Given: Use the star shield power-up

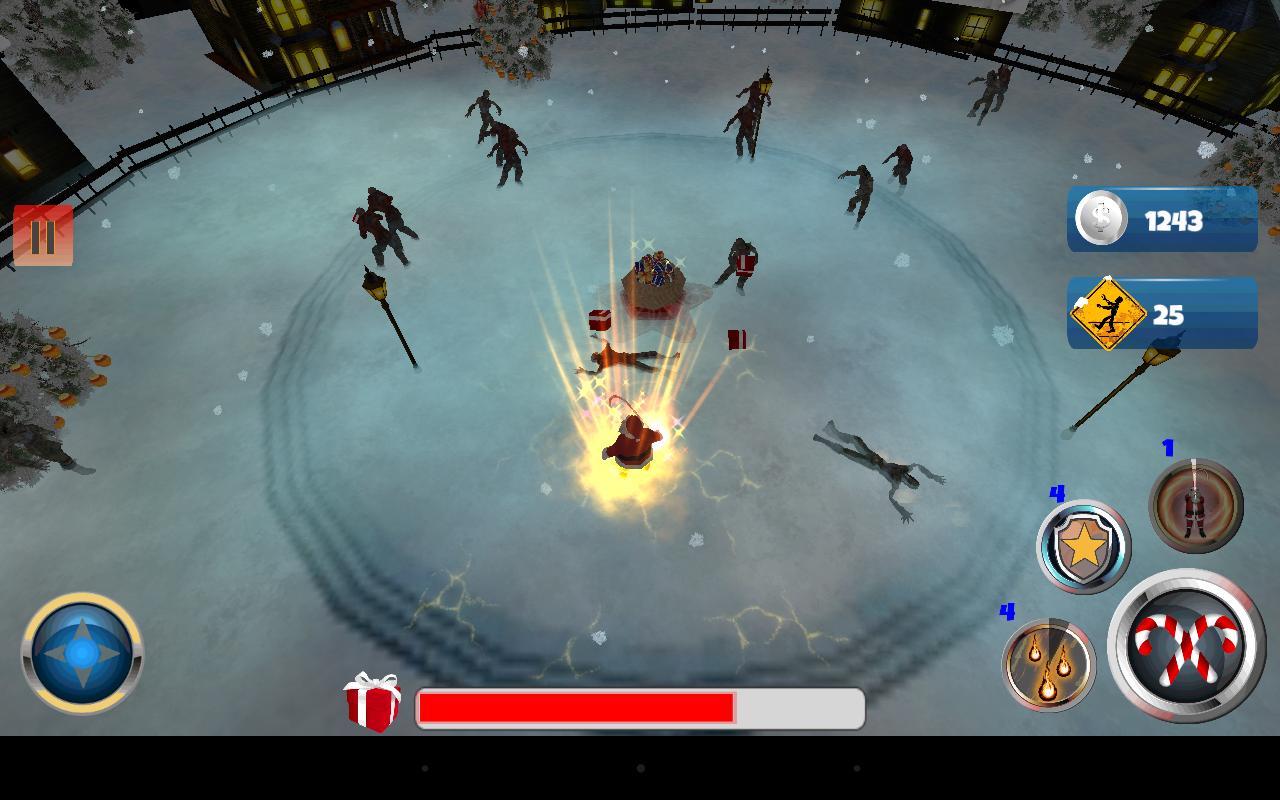Looking at the screenshot, I should click(1084, 547).
